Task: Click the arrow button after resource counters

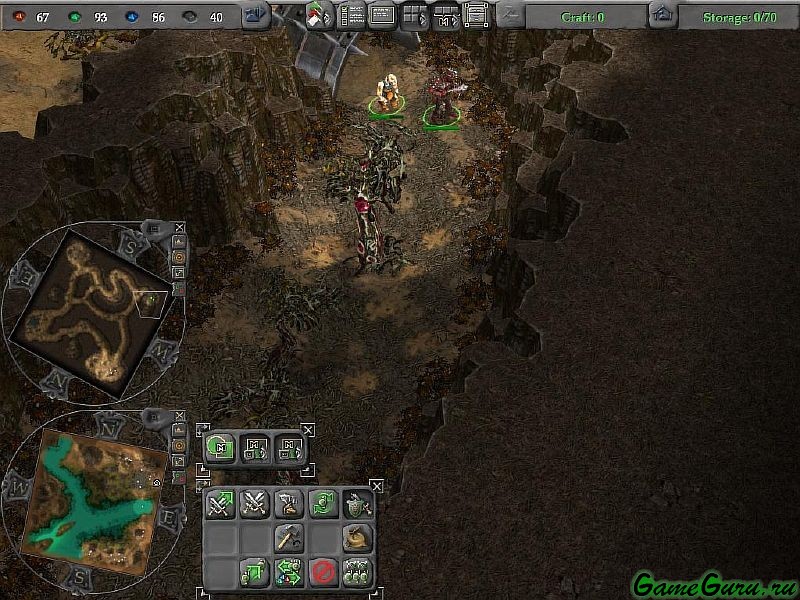Action: point(257,15)
